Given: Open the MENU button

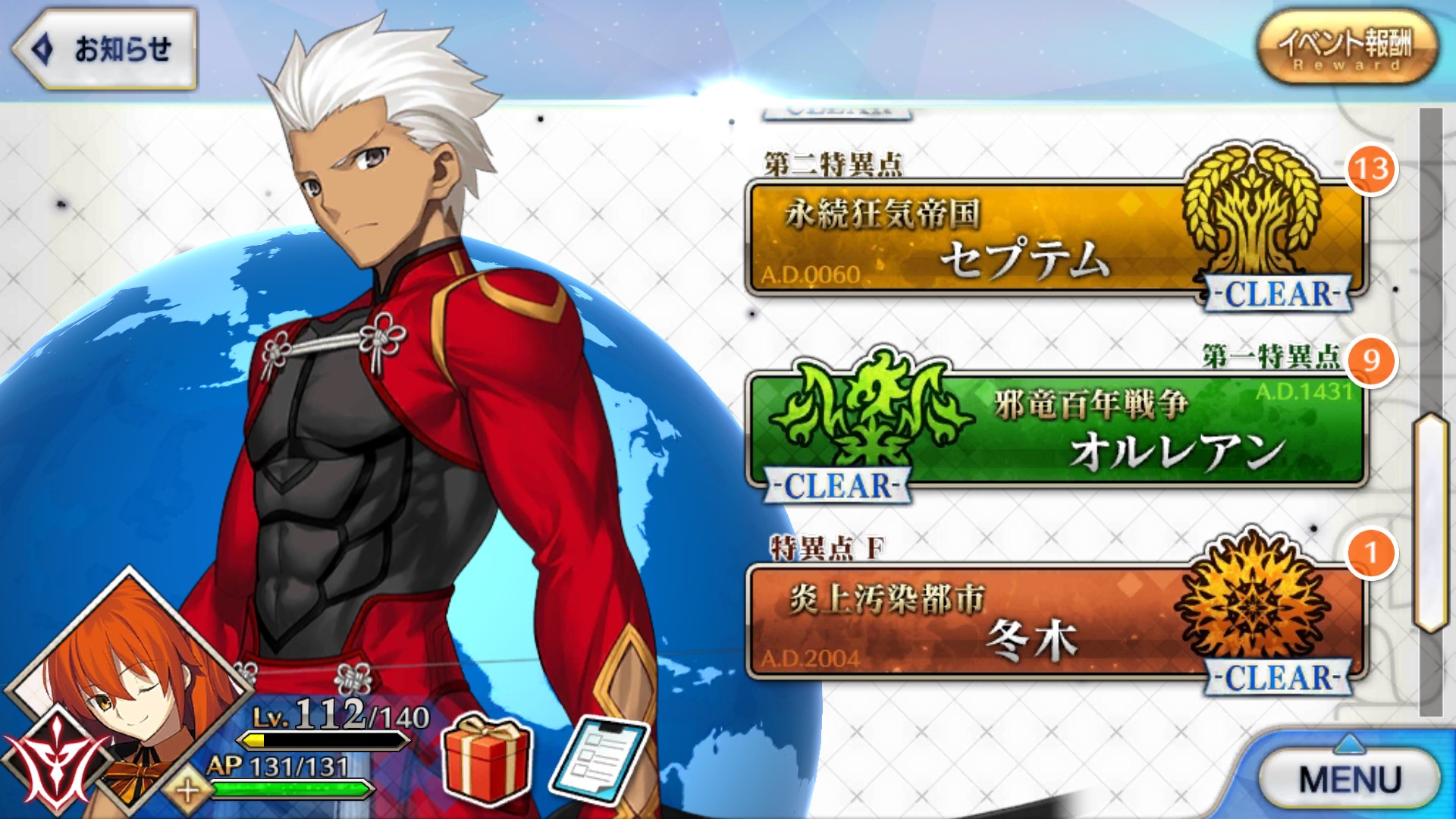Looking at the screenshot, I should tap(1349, 779).
